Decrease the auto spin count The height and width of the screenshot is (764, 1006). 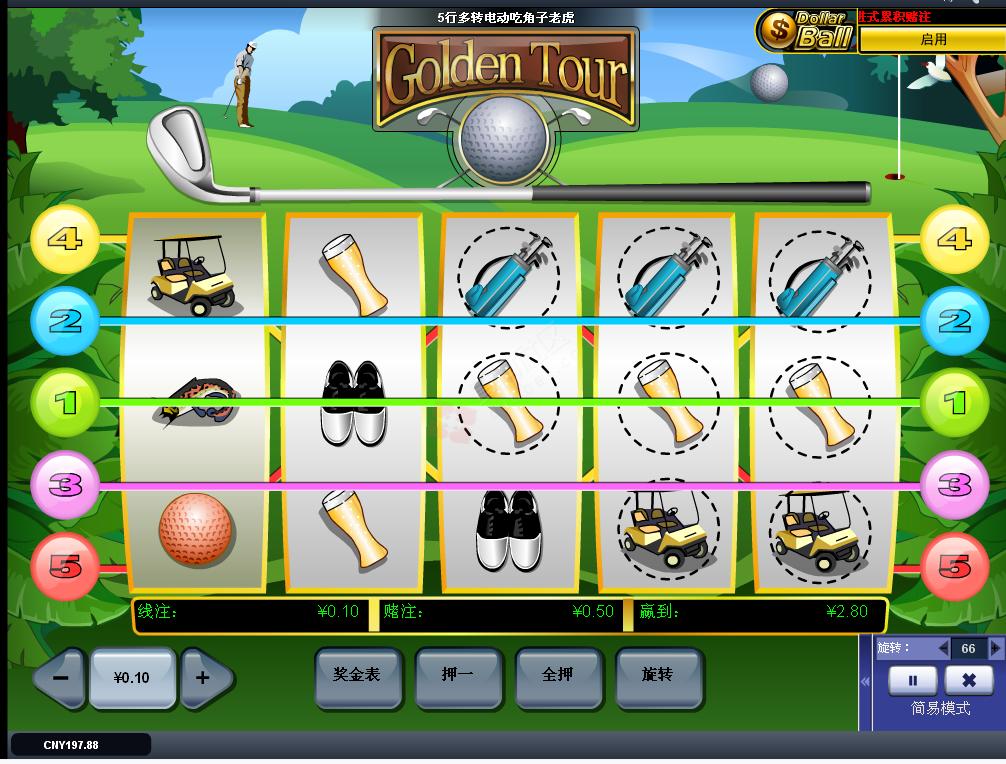pyautogui.click(x=942, y=649)
